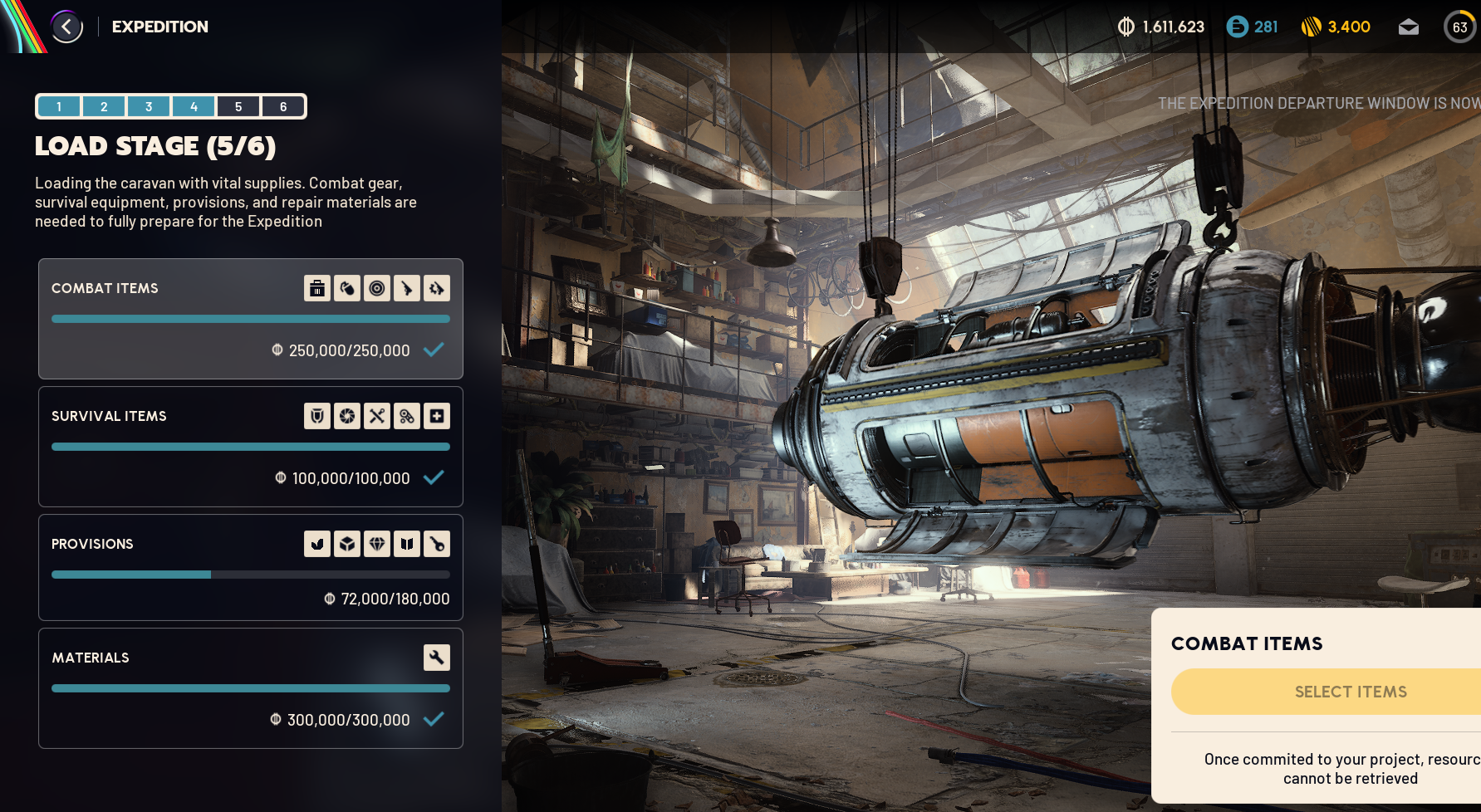Image resolution: width=1481 pixels, height=812 pixels.
Task: Open the mail inbox envelope icon
Action: click(x=1408, y=27)
